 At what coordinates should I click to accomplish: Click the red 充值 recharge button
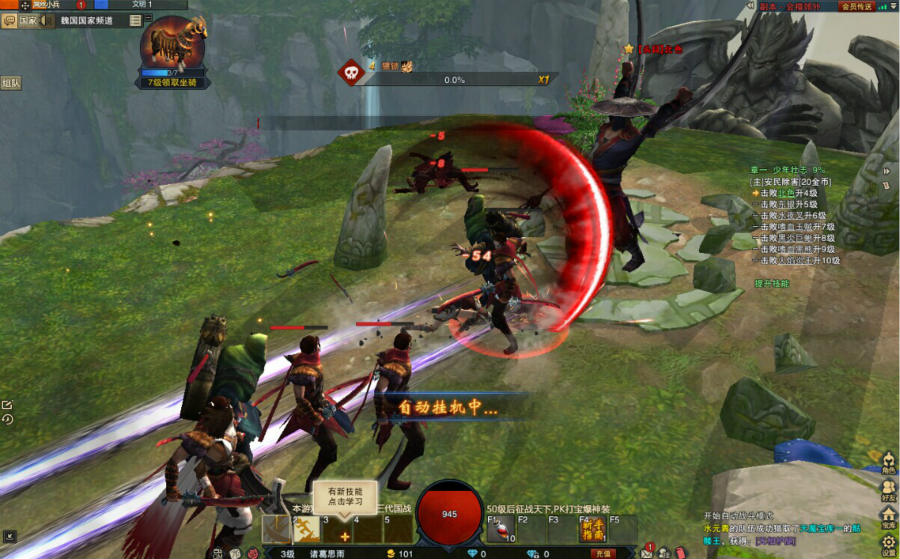click(602, 553)
